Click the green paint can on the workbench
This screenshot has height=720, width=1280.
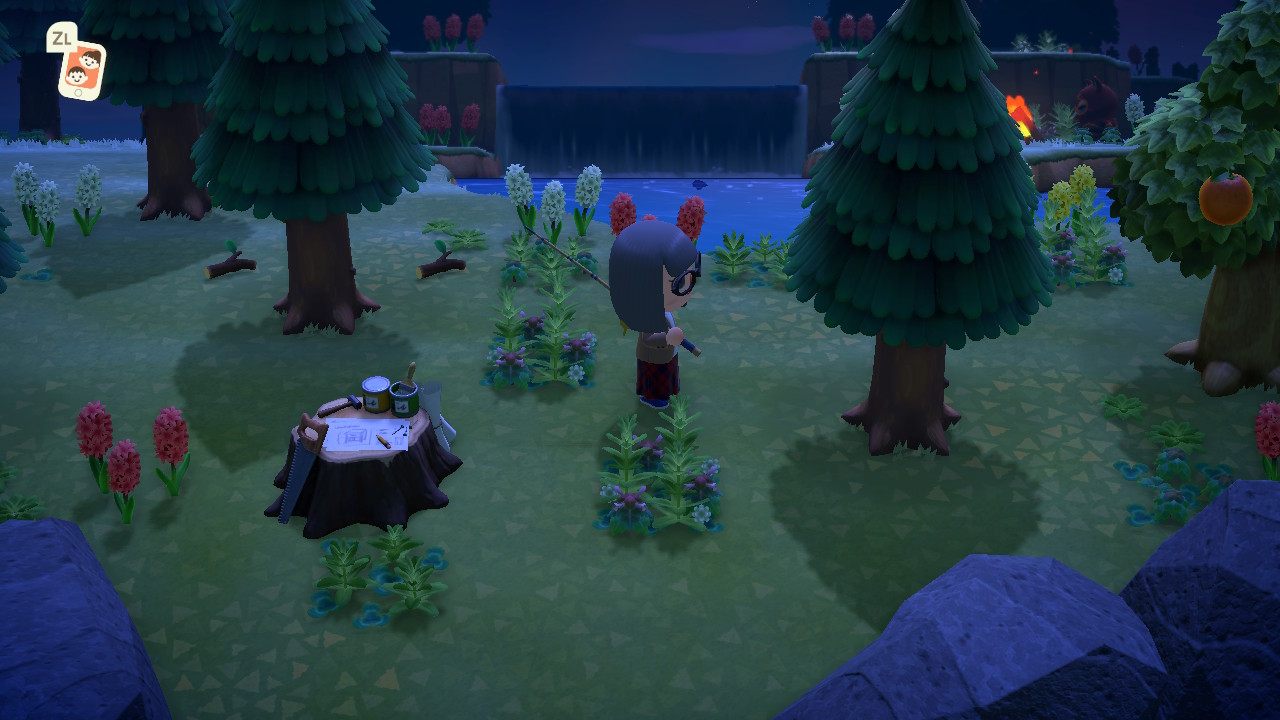[x=403, y=401]
